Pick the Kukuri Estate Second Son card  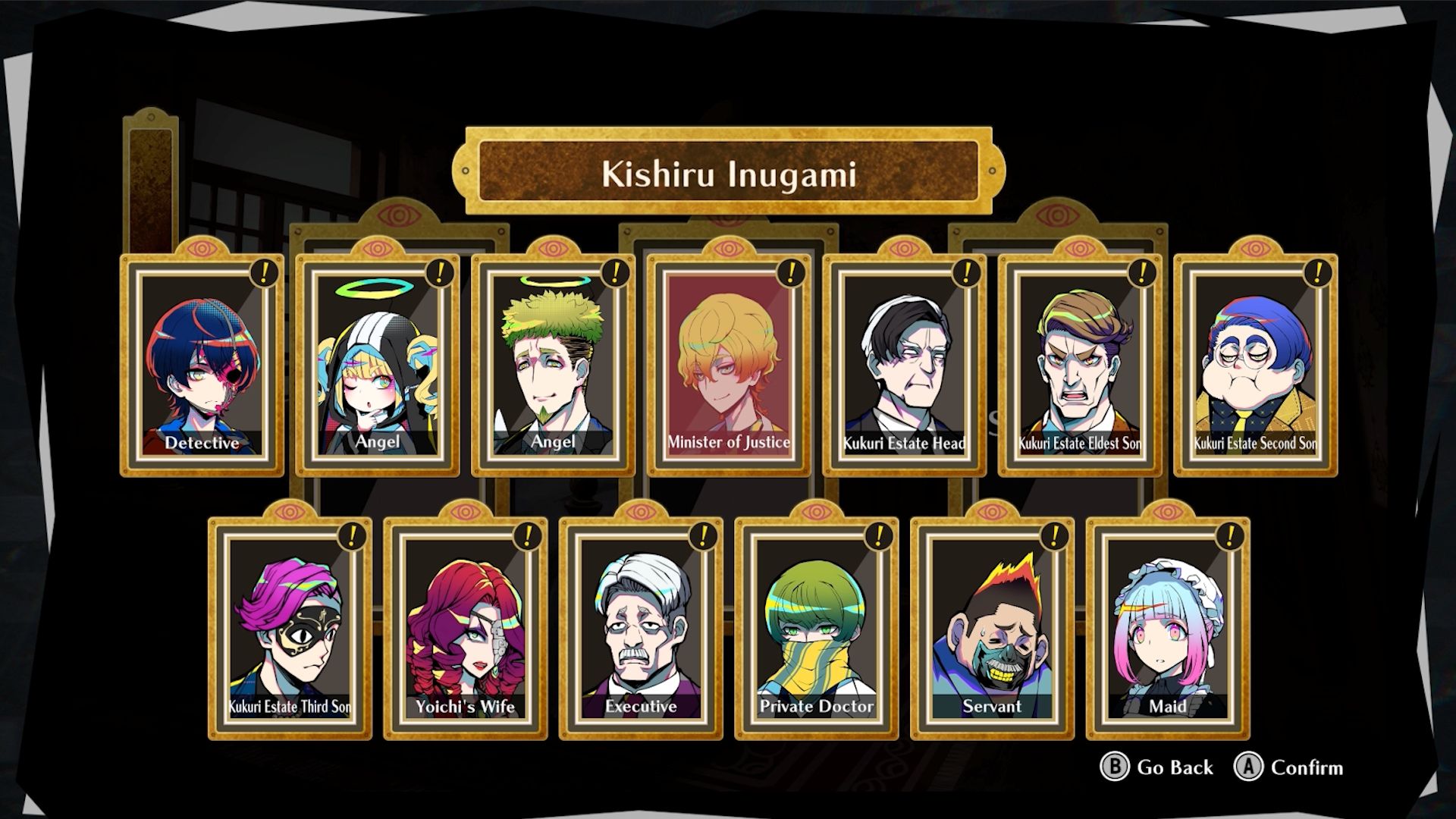coord(1255,366)
